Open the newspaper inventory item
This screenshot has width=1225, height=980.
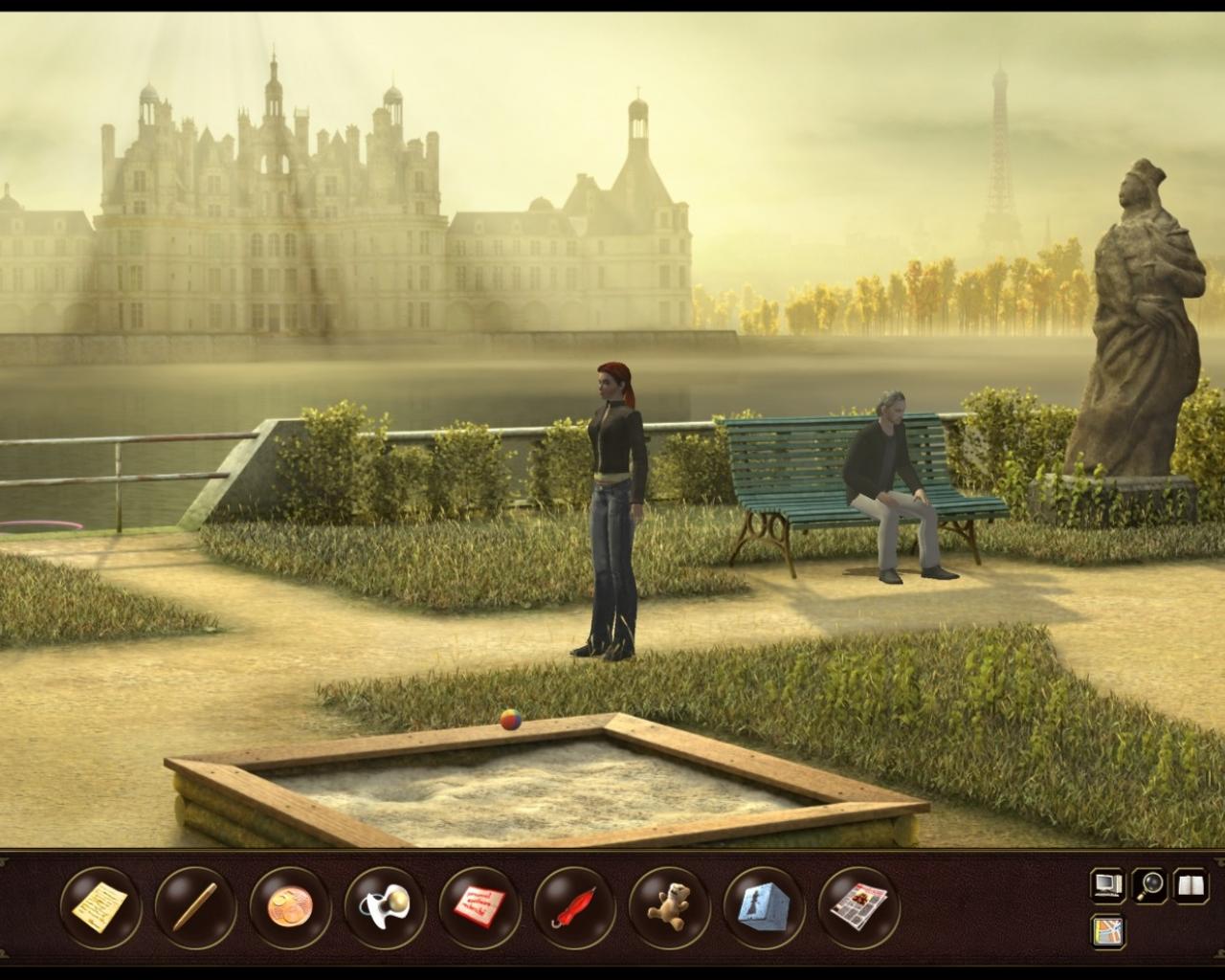(859, 903)
